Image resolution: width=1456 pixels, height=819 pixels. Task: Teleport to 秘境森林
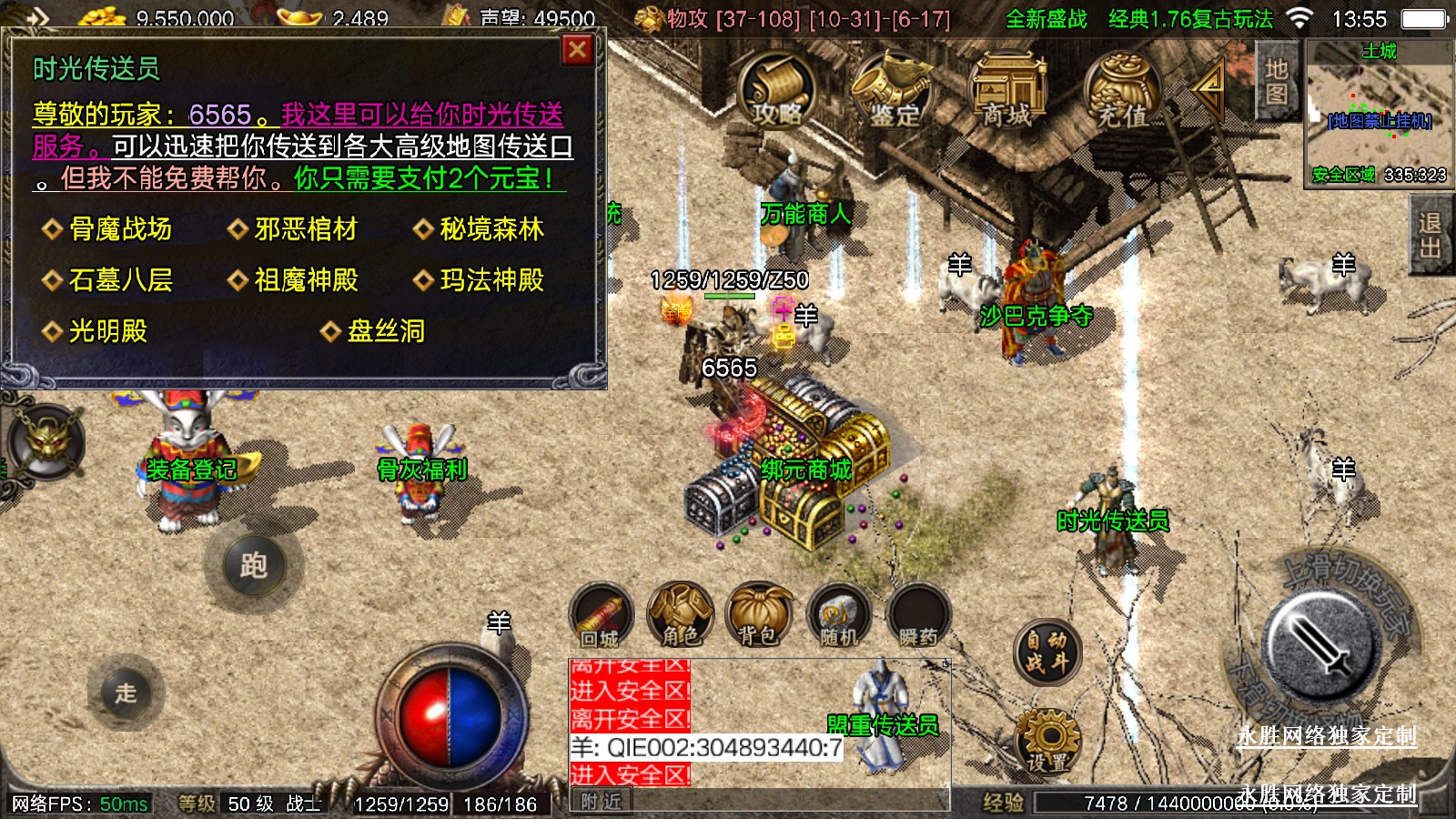(x=491, y=229)
